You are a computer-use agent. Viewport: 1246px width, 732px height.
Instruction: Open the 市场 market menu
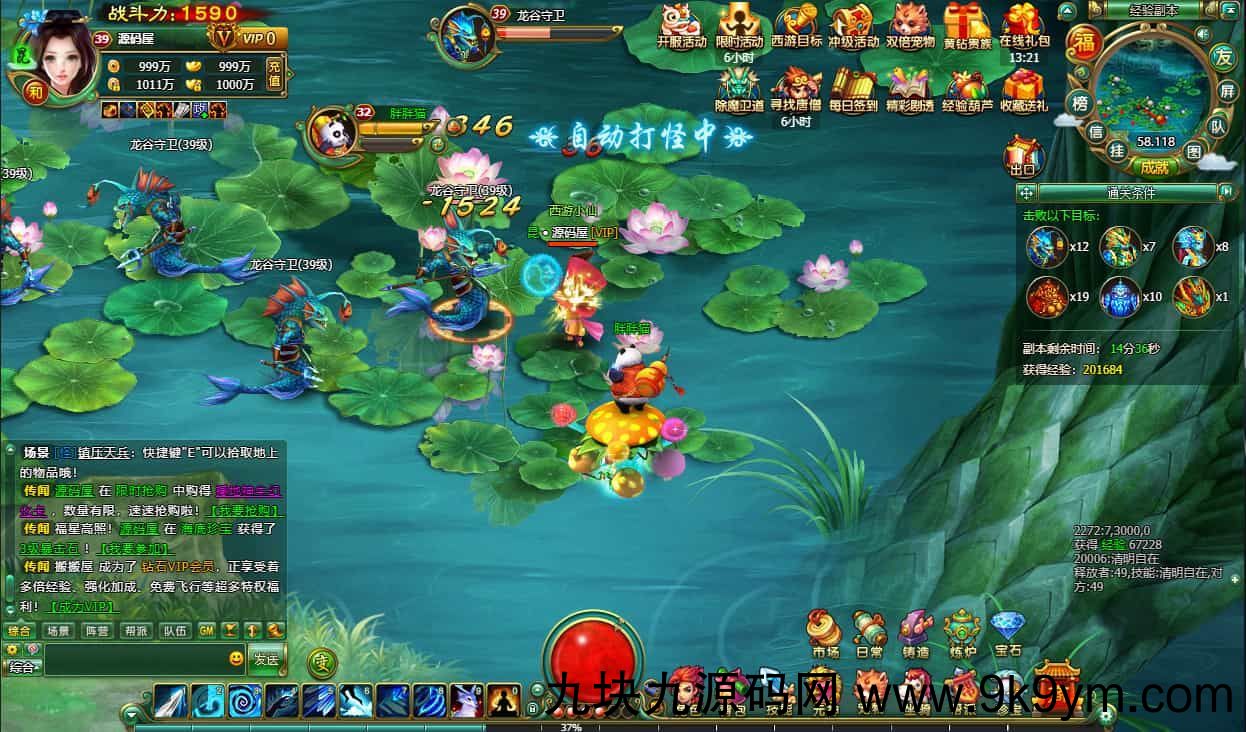825,633
